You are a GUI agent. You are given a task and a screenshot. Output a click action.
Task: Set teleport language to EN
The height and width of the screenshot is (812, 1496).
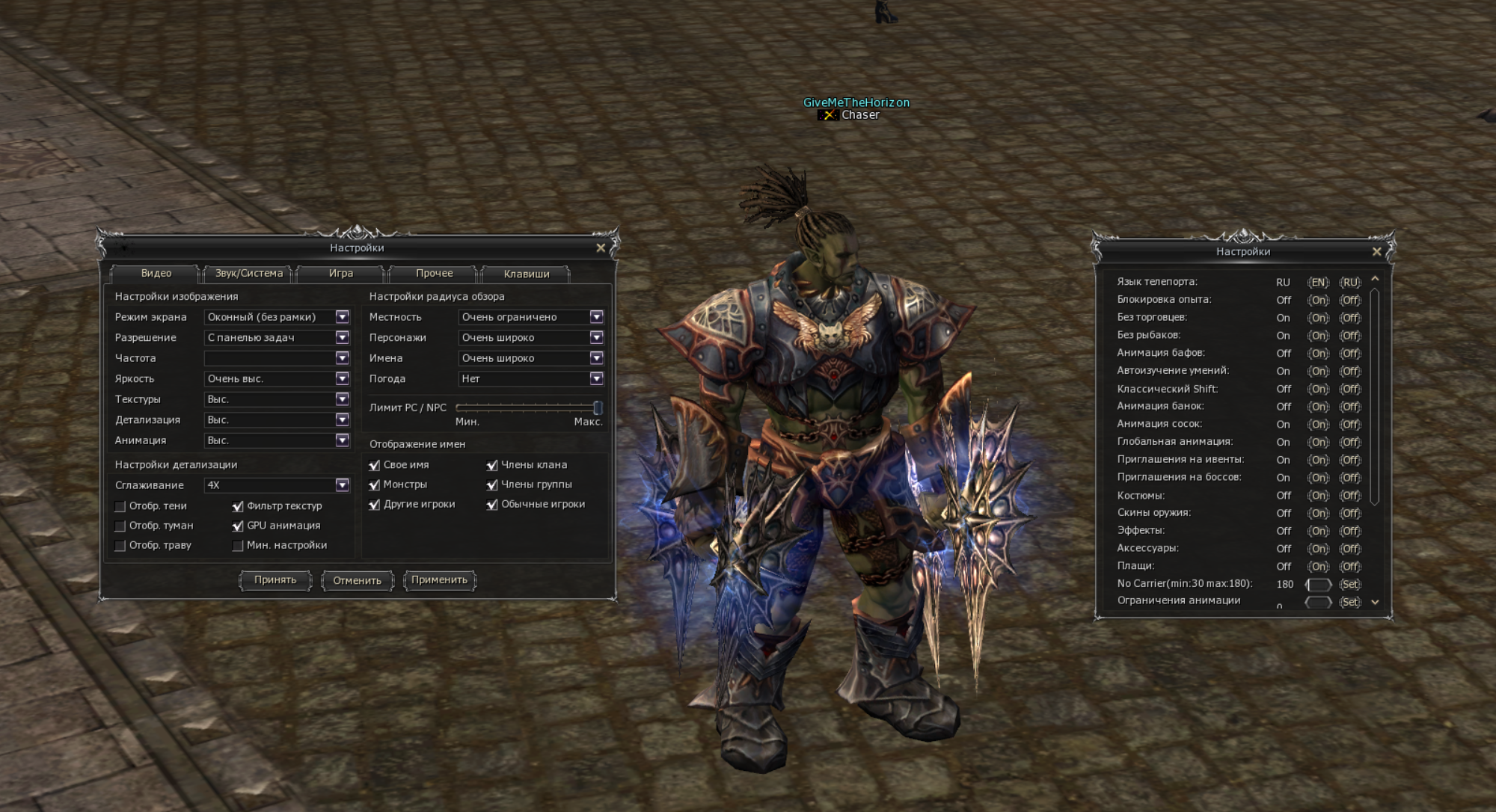coord(1318,283)
